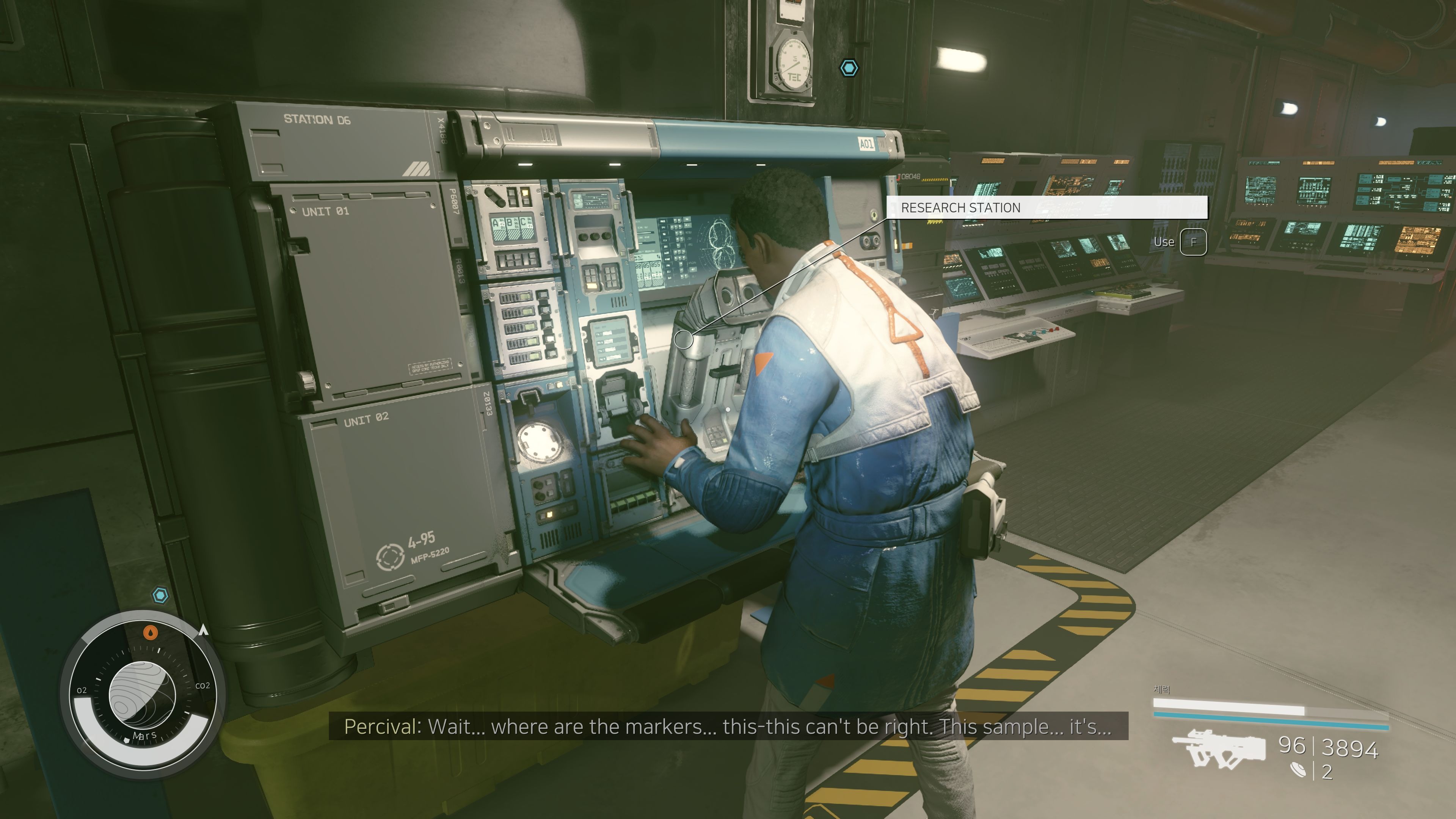Viewport: 1456px width, 819px height.
Task: Click the Mars planet watch compass
Action: point(143,695)
